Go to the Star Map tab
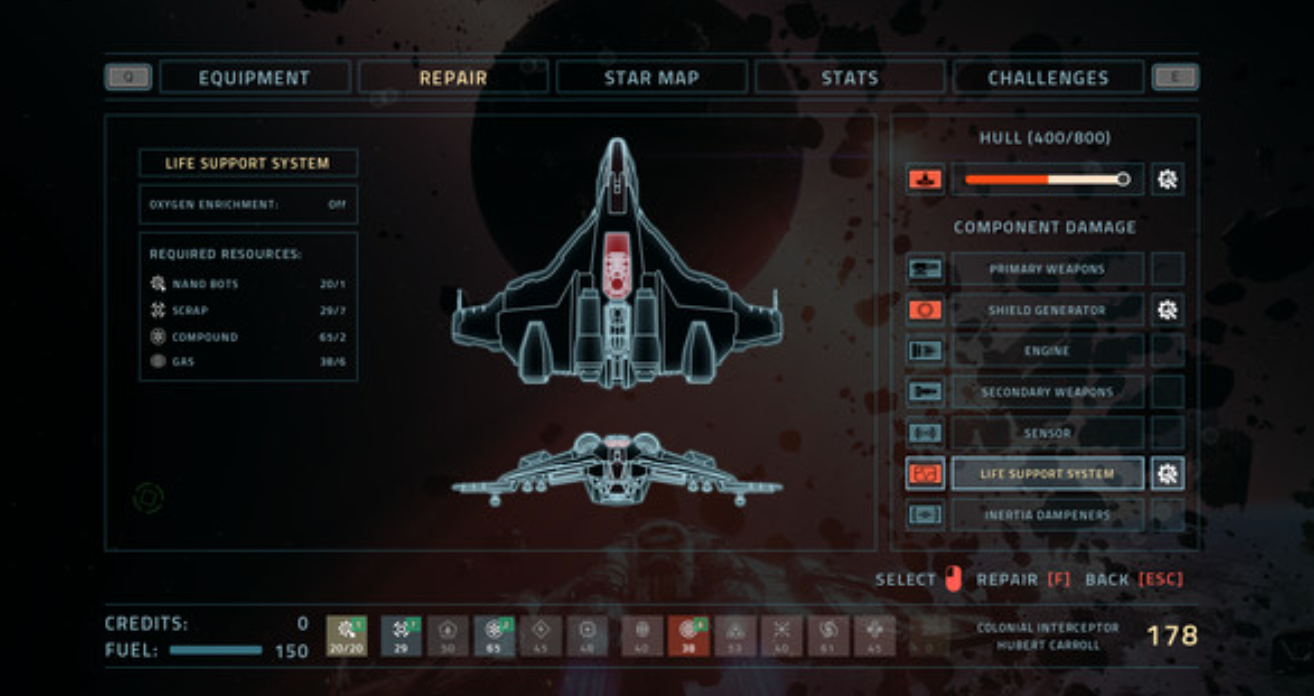The width and height of the screenshot is (1314, 696). [x=651, y=78]
